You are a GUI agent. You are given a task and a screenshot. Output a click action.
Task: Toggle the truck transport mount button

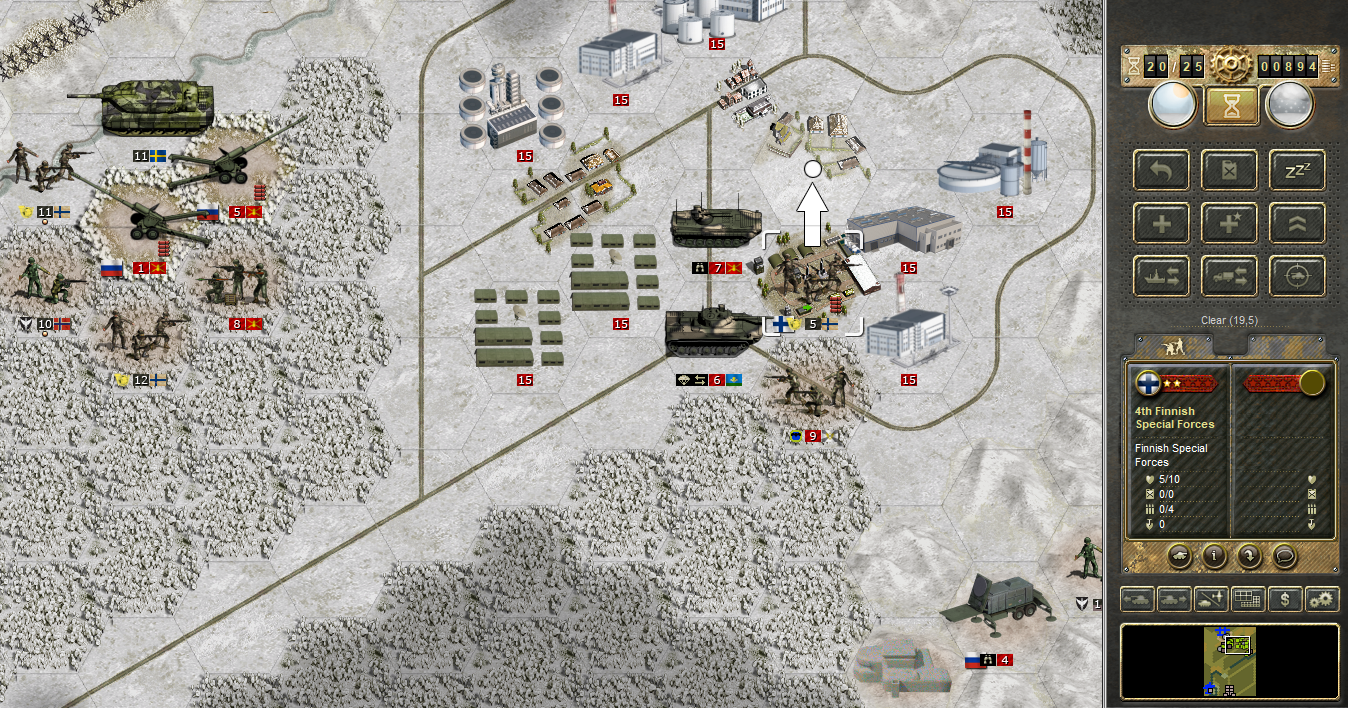(x=1230, y=276)
